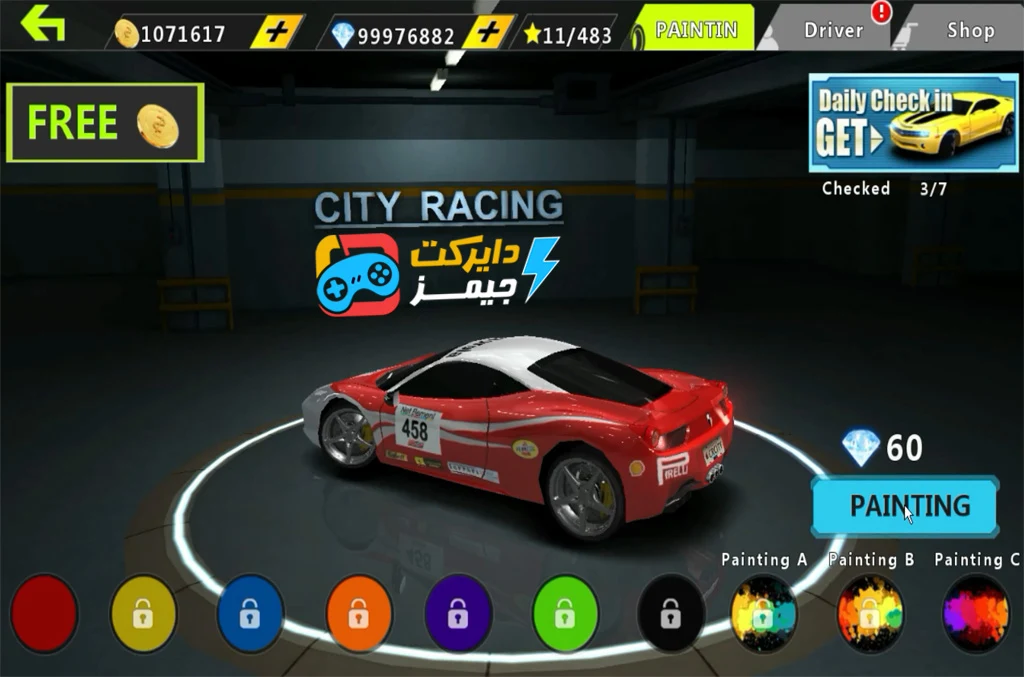Select the locked yellow paint swatch
This screenshot has width=1024, height=677.
click(143, 613)
